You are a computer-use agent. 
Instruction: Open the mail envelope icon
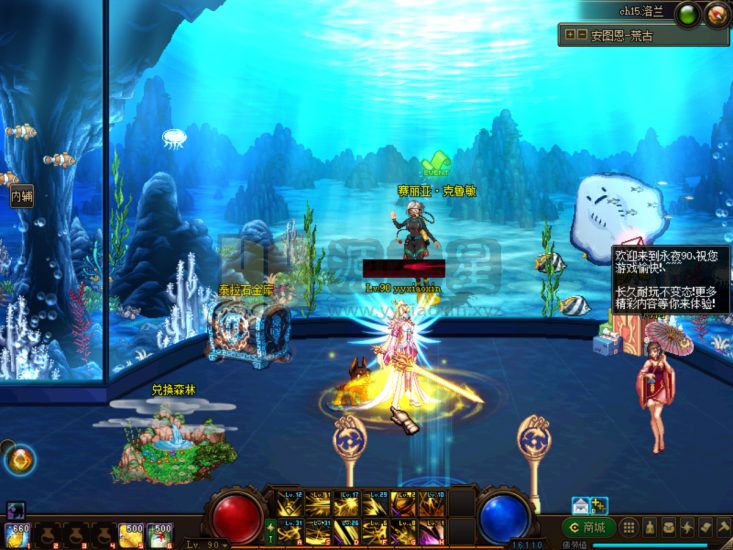coord(581,506)
